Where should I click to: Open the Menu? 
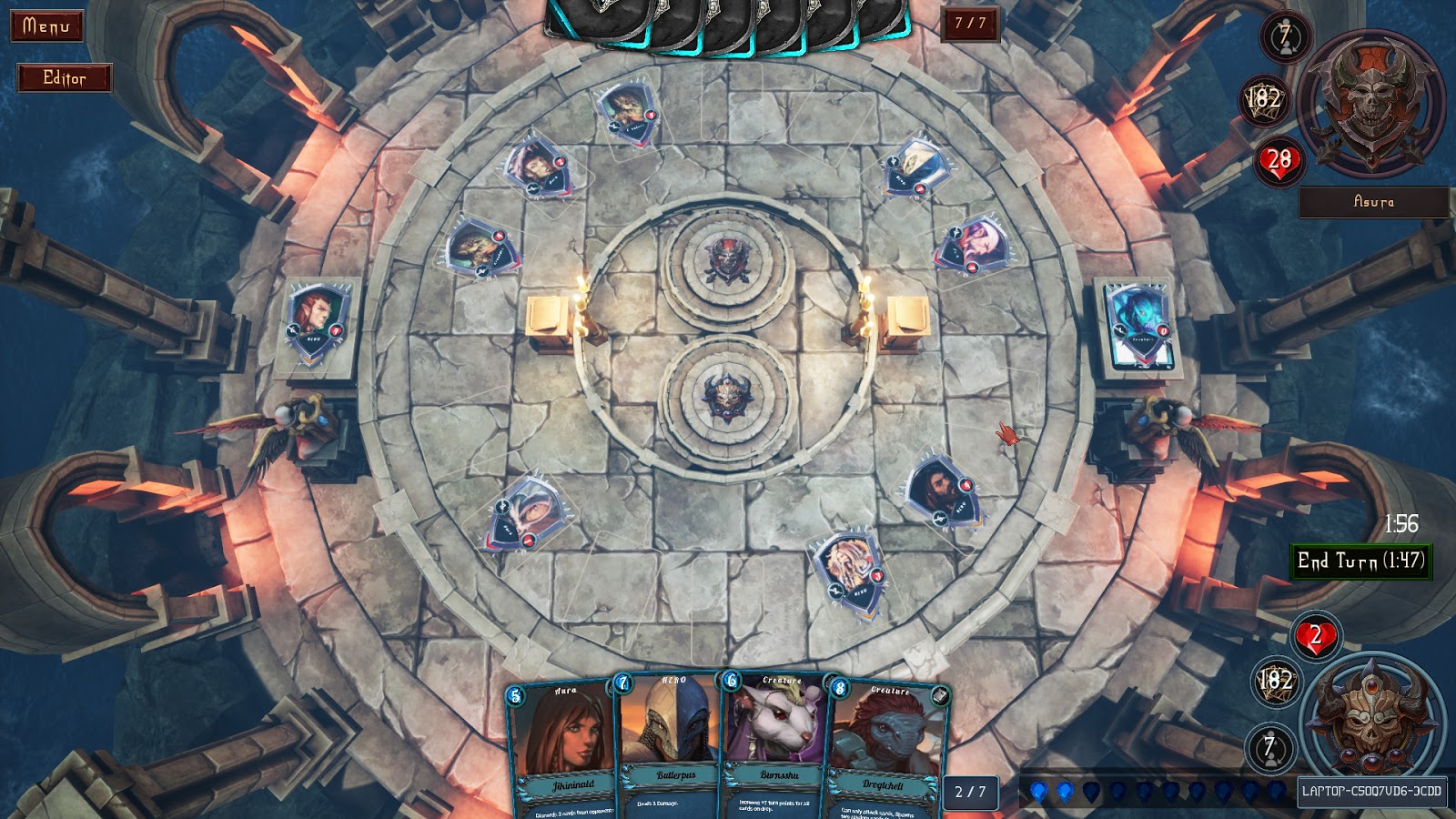[45, 24]
